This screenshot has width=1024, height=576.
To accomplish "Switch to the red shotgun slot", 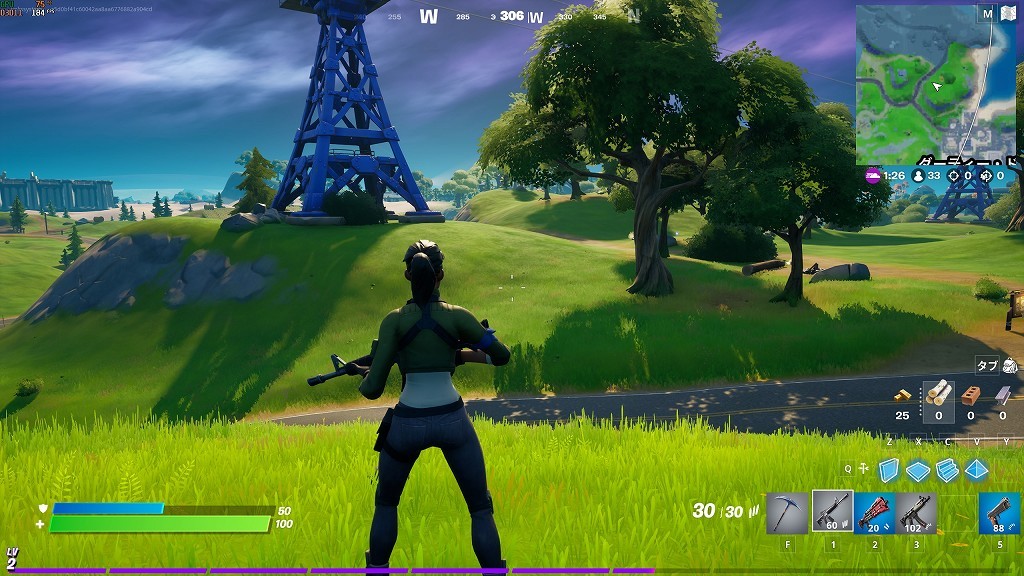I will (x=875, y=512).
